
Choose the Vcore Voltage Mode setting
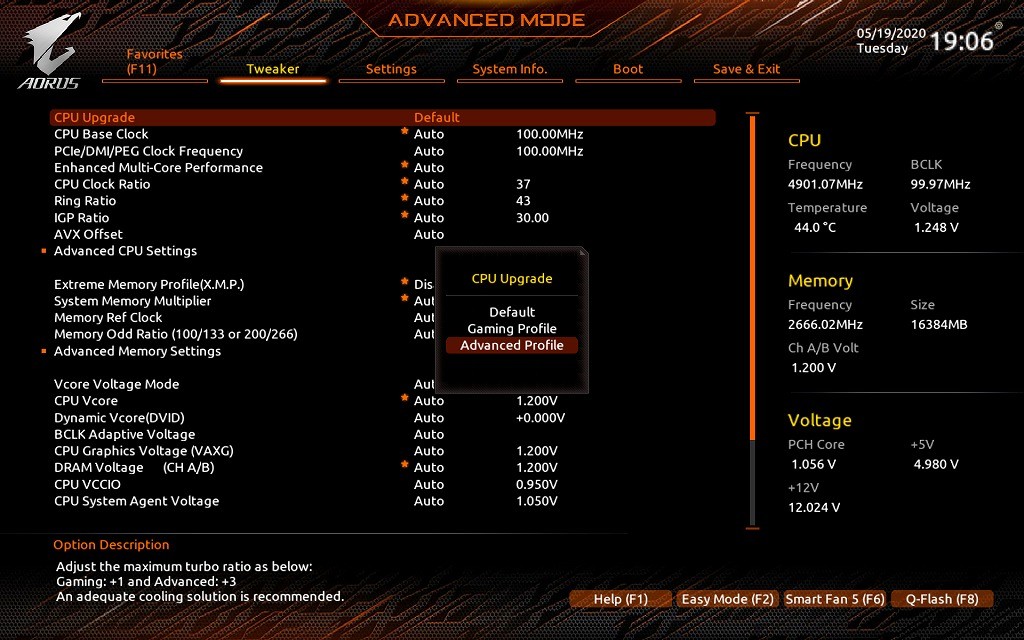pyautogui.click(x=117, y=384)
